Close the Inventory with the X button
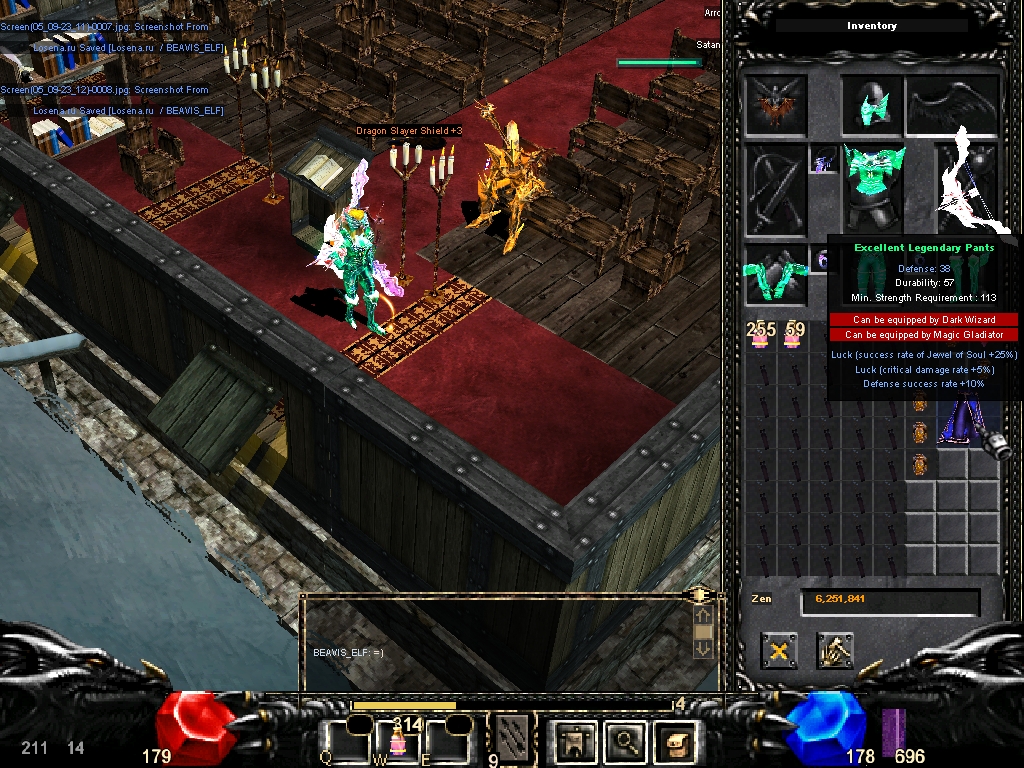 click(x=778, y=651)
